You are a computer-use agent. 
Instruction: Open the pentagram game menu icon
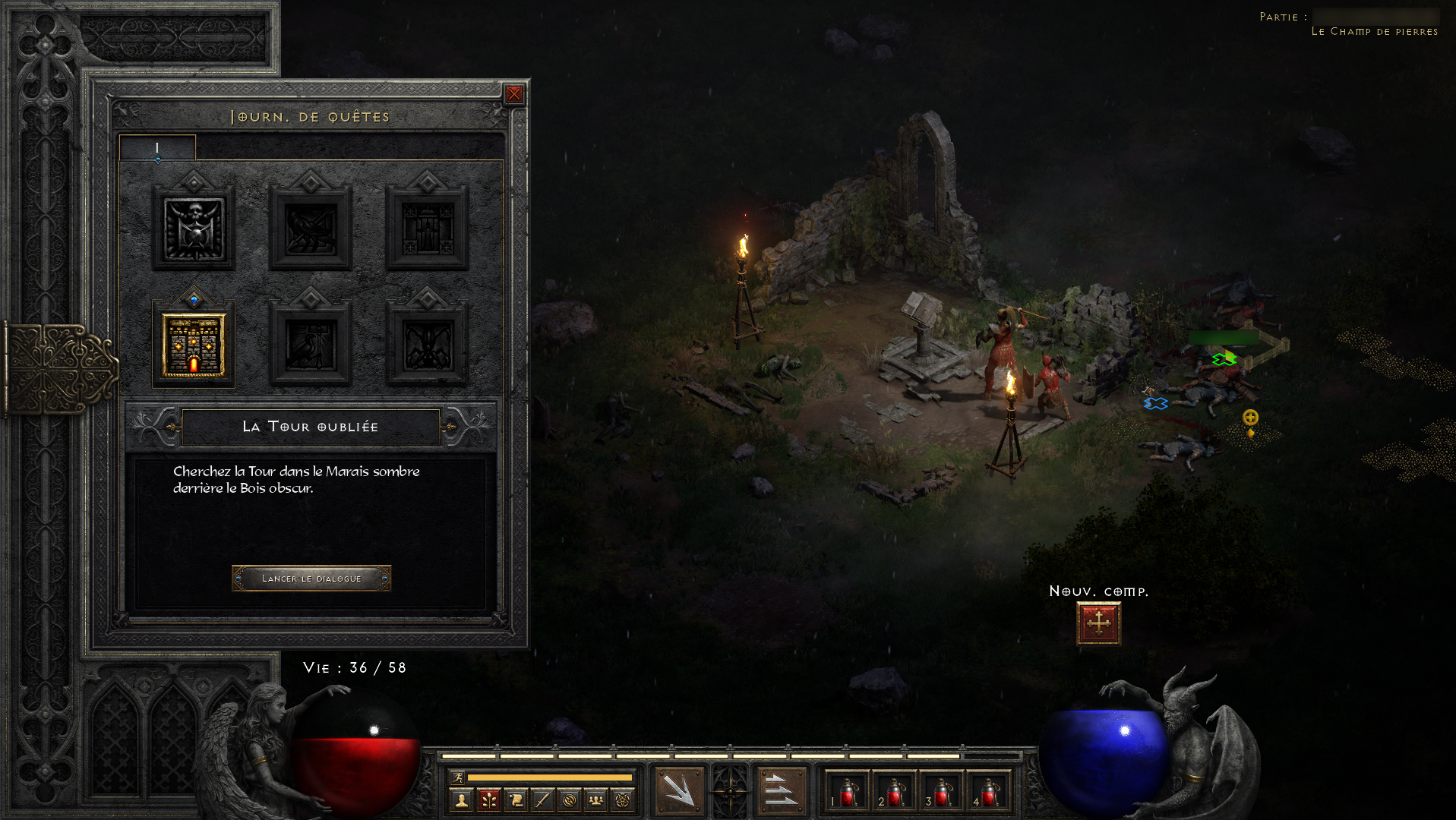click(623, 799)
